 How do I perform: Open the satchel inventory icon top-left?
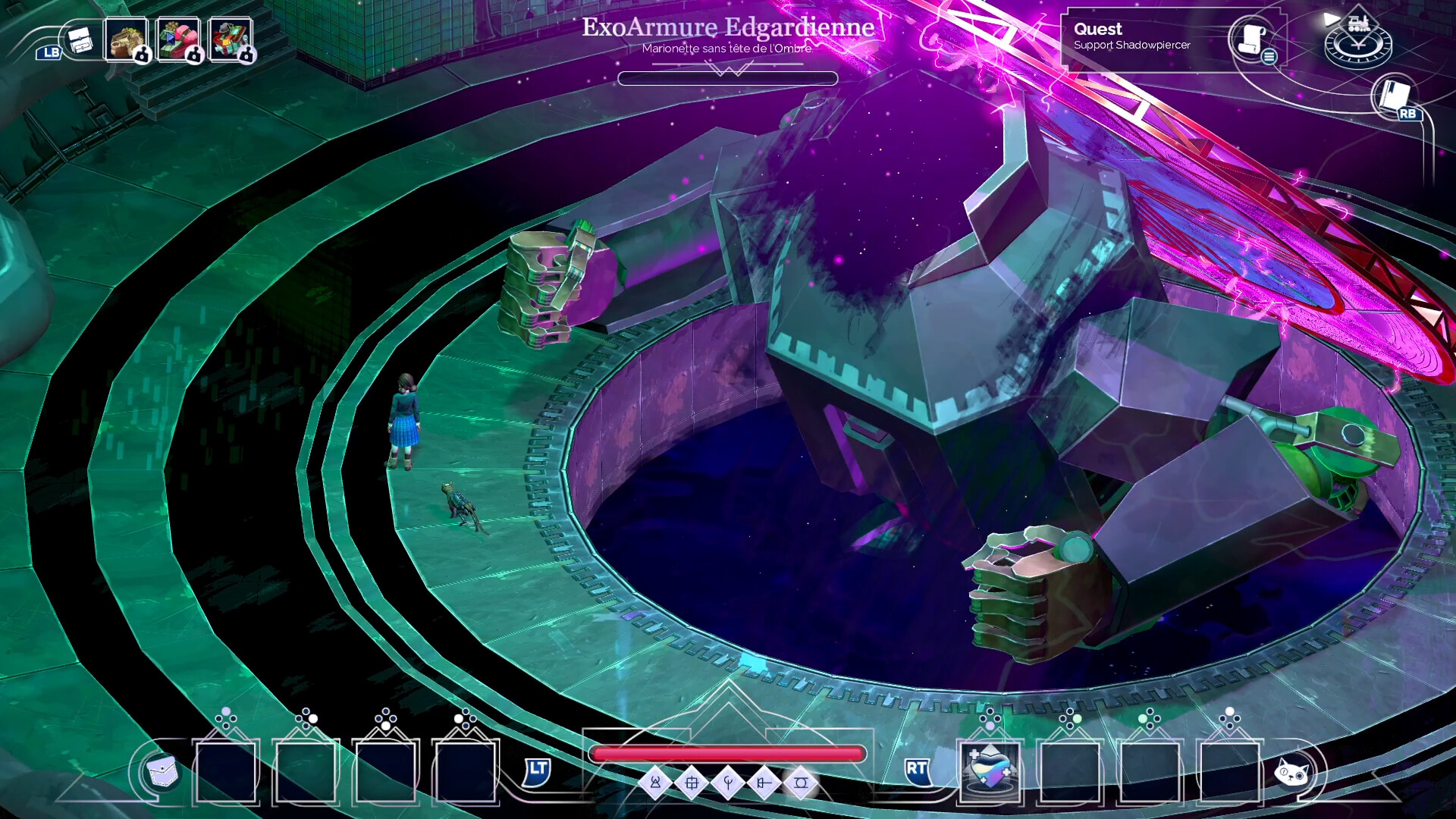(x=81, y=40)
